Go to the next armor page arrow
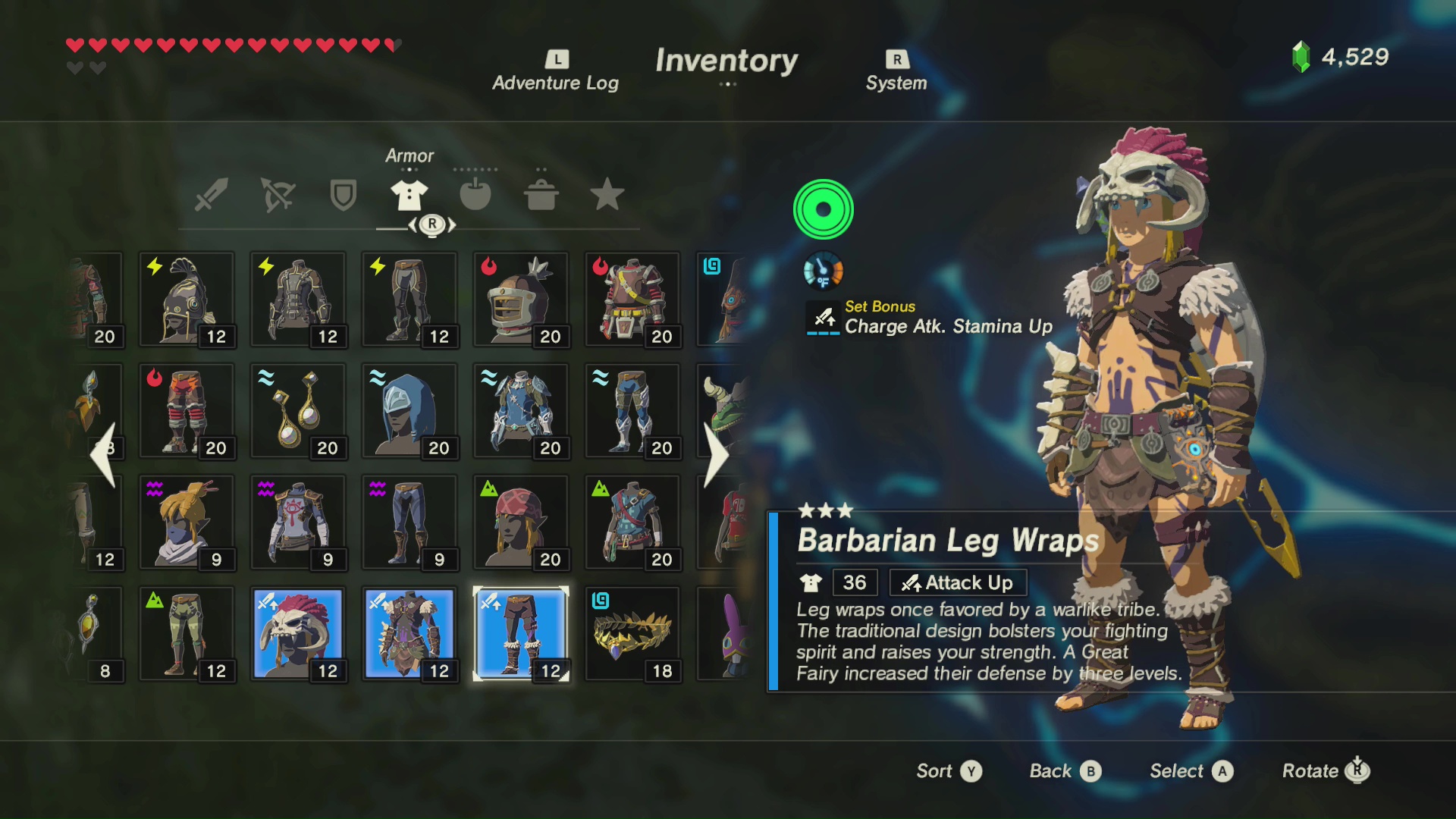This screenshot has width=1456, height=819. [715, 455]
